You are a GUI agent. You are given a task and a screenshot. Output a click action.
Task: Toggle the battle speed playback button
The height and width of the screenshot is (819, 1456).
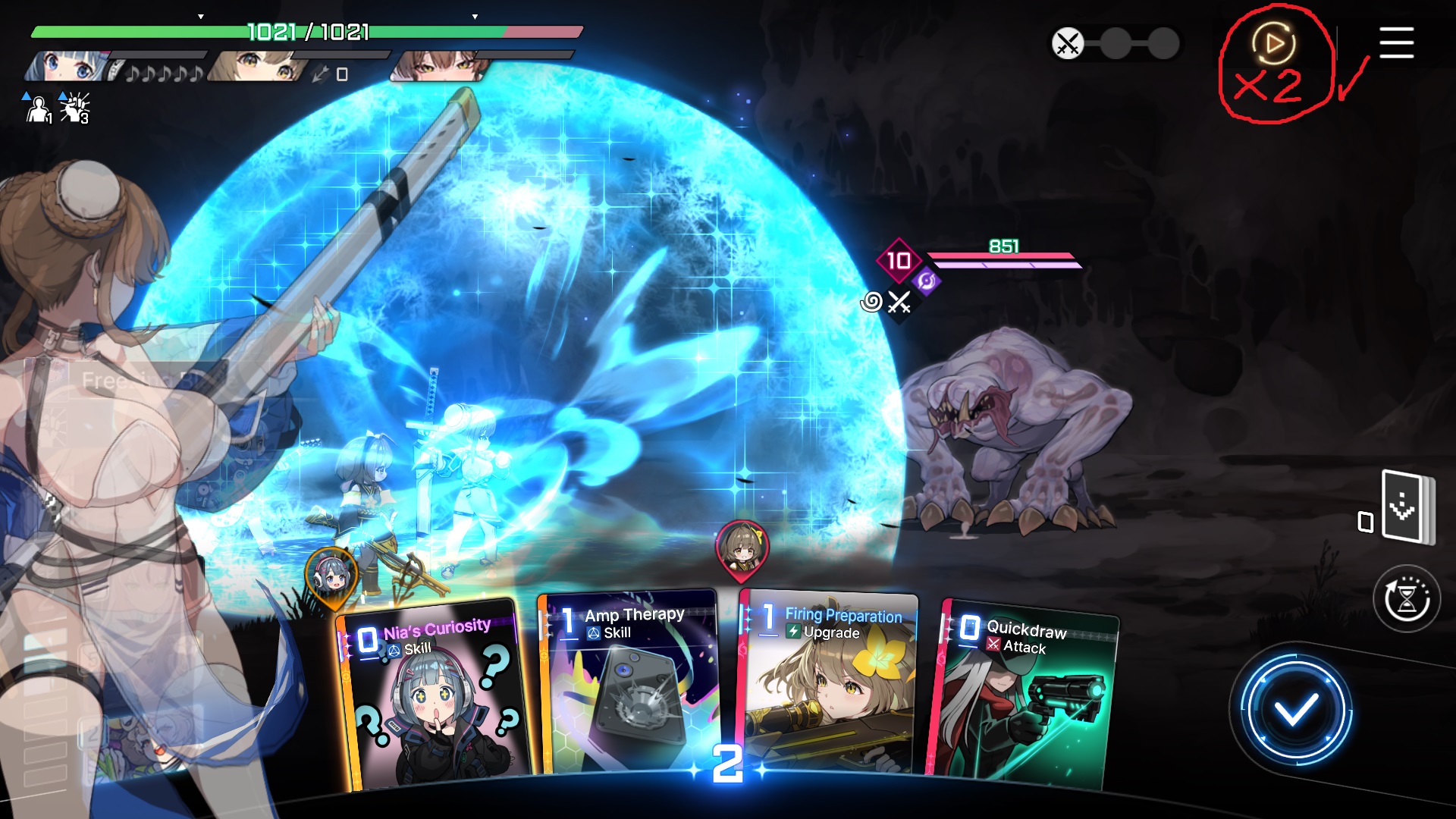[1274, 43]
